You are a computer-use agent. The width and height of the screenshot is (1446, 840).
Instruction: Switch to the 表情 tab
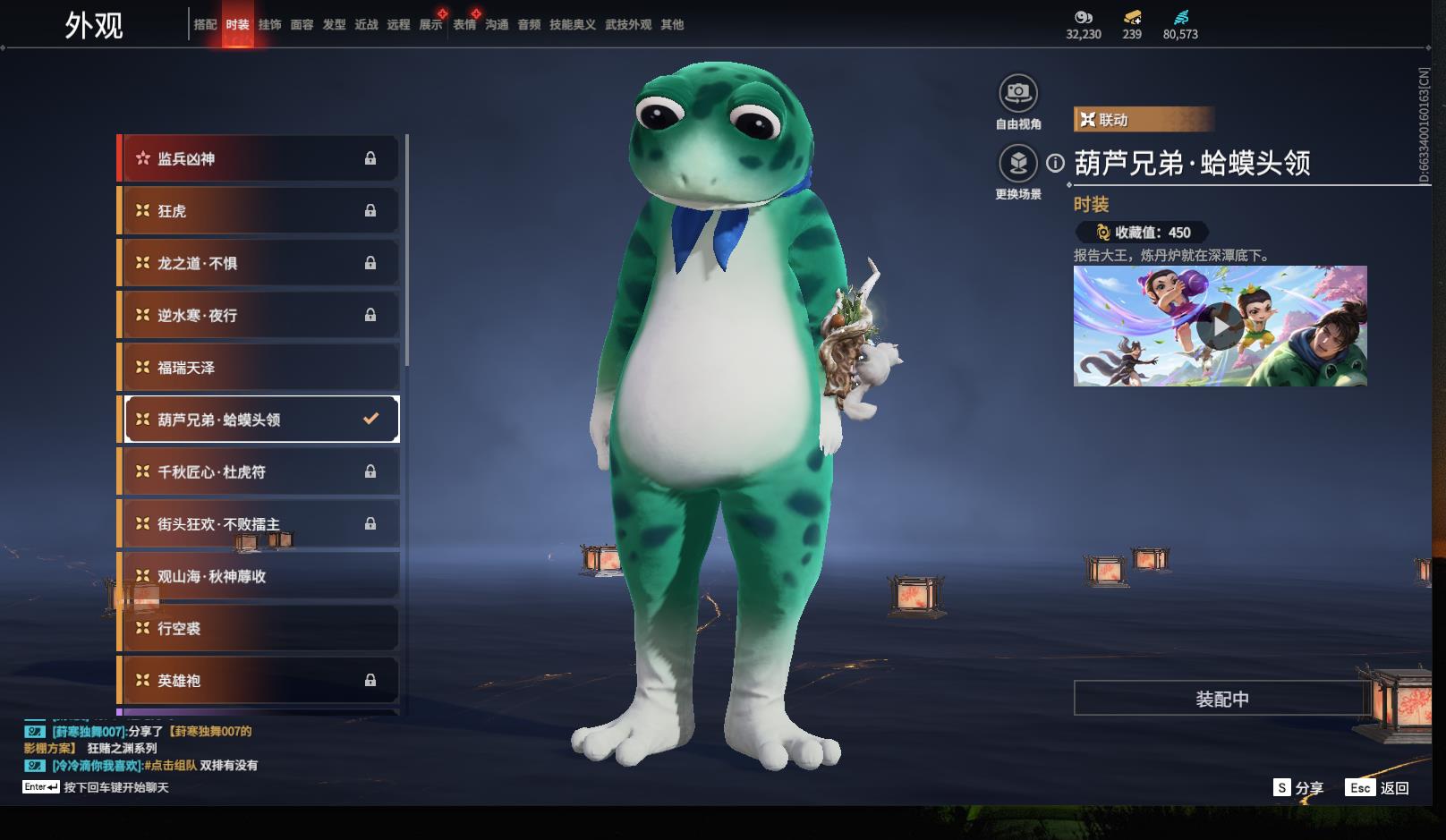coord(464,25)
